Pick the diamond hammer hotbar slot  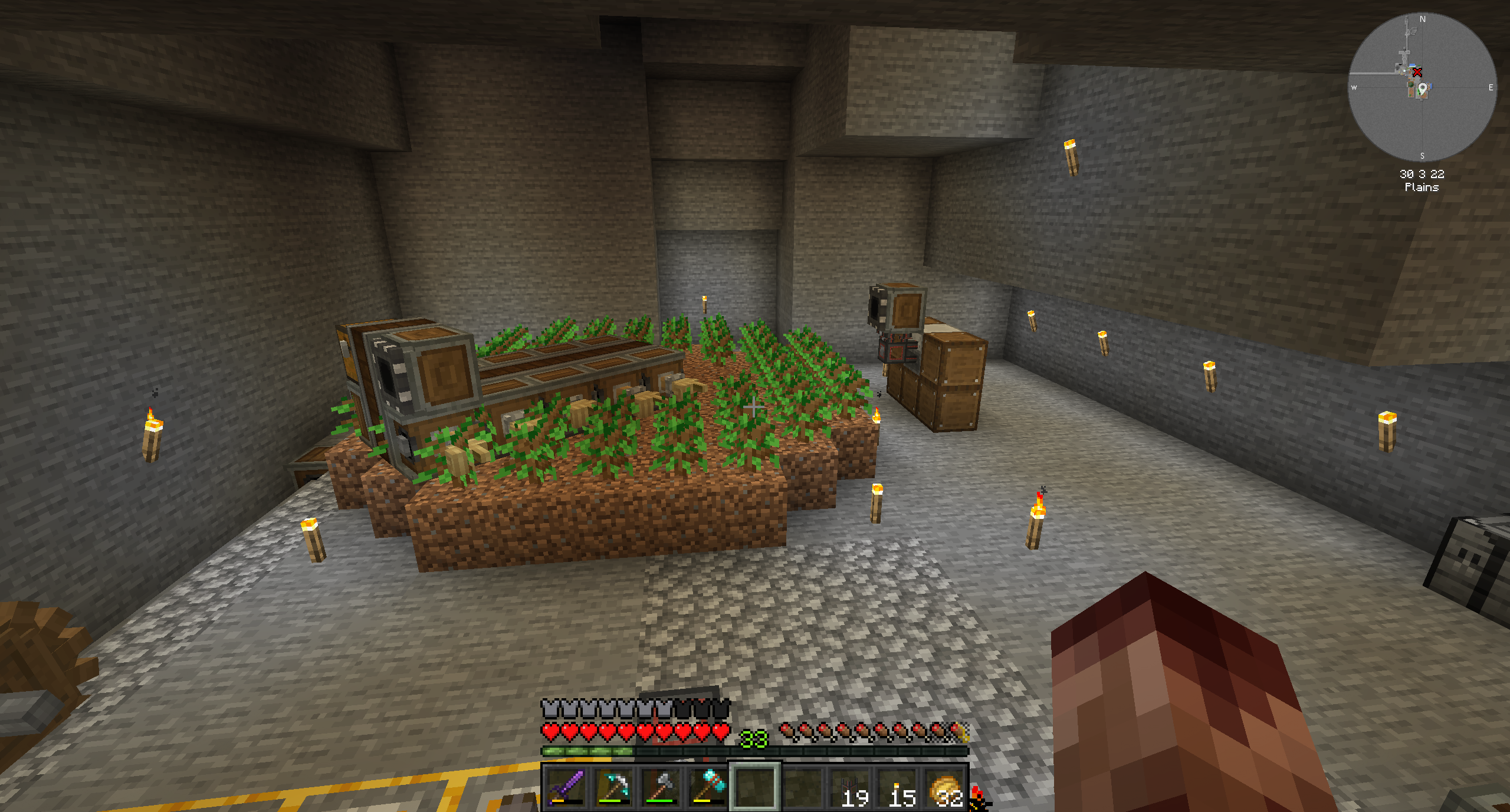point(708,787)
